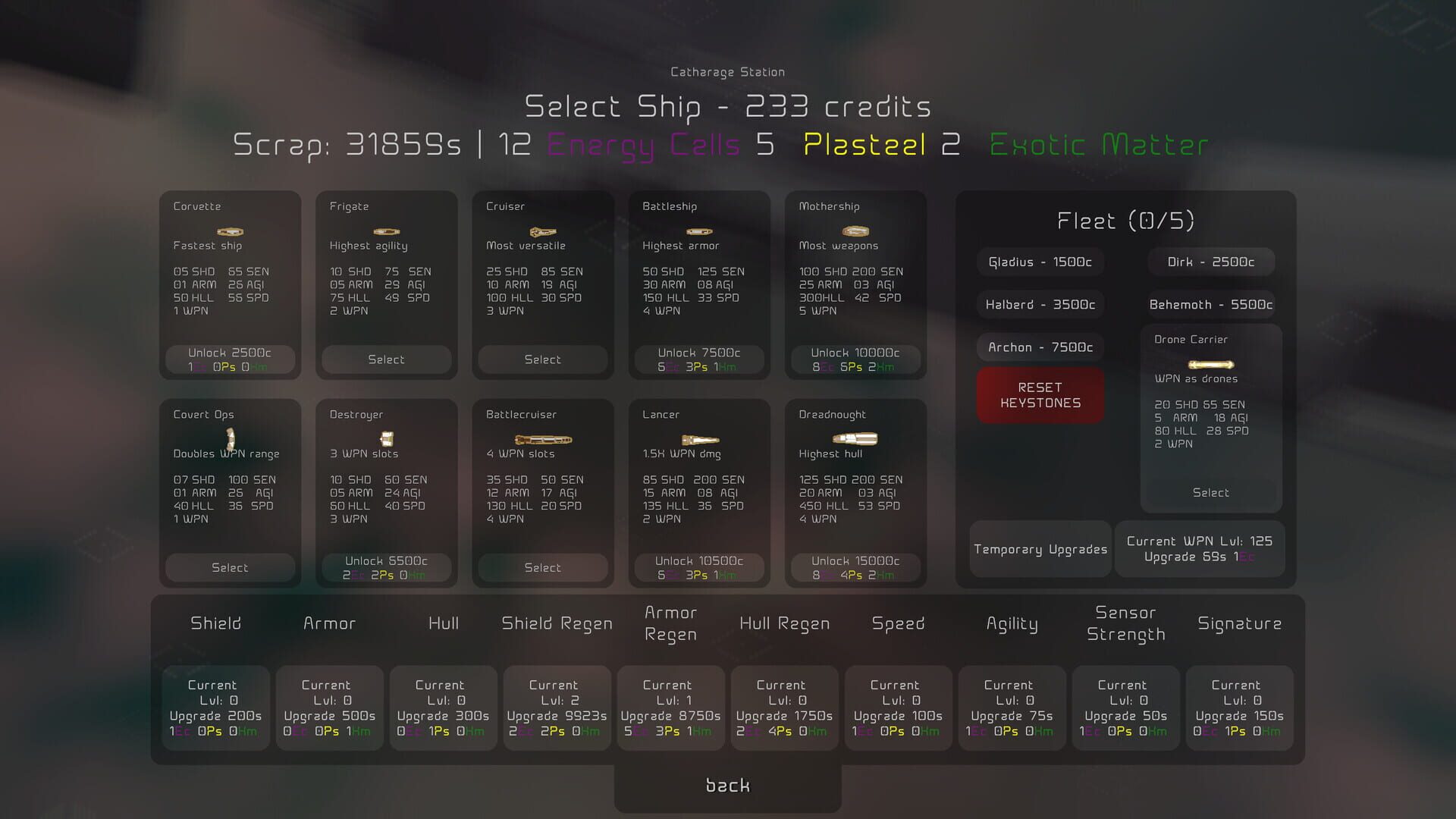Click the Covert Ops ship icon

click(230, 440)
